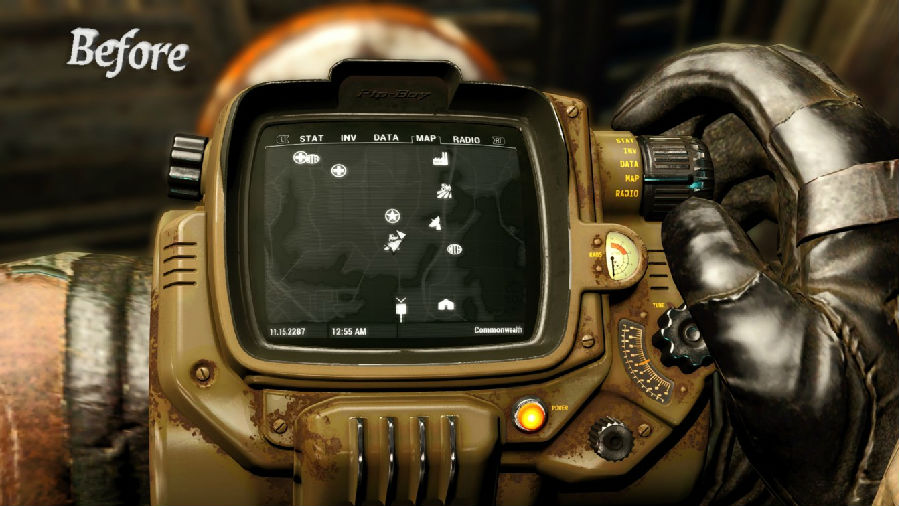Viewport: 899px width, 506px height.
Task: Select the factory map marker
Action: pos(439,159)
